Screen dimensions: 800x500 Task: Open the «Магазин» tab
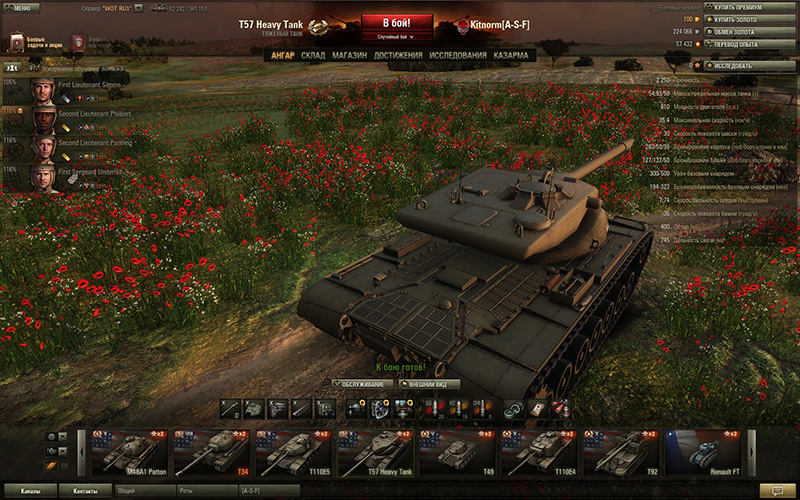click(x=349, y=55)
